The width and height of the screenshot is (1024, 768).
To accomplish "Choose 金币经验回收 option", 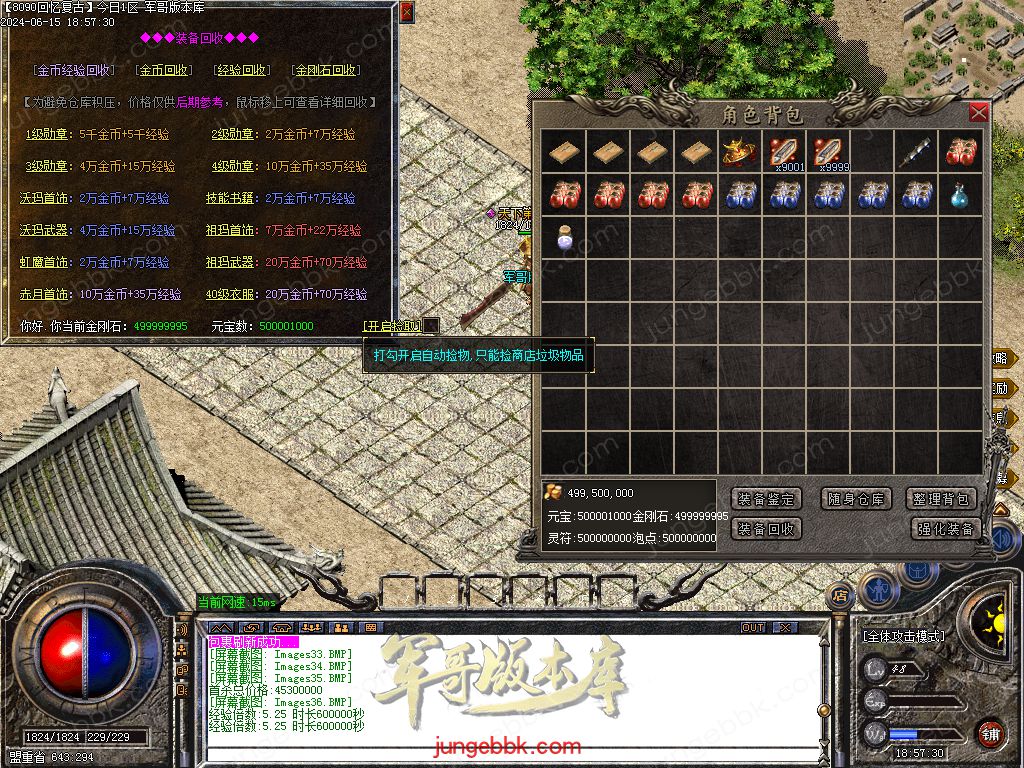I will [74, 70].
